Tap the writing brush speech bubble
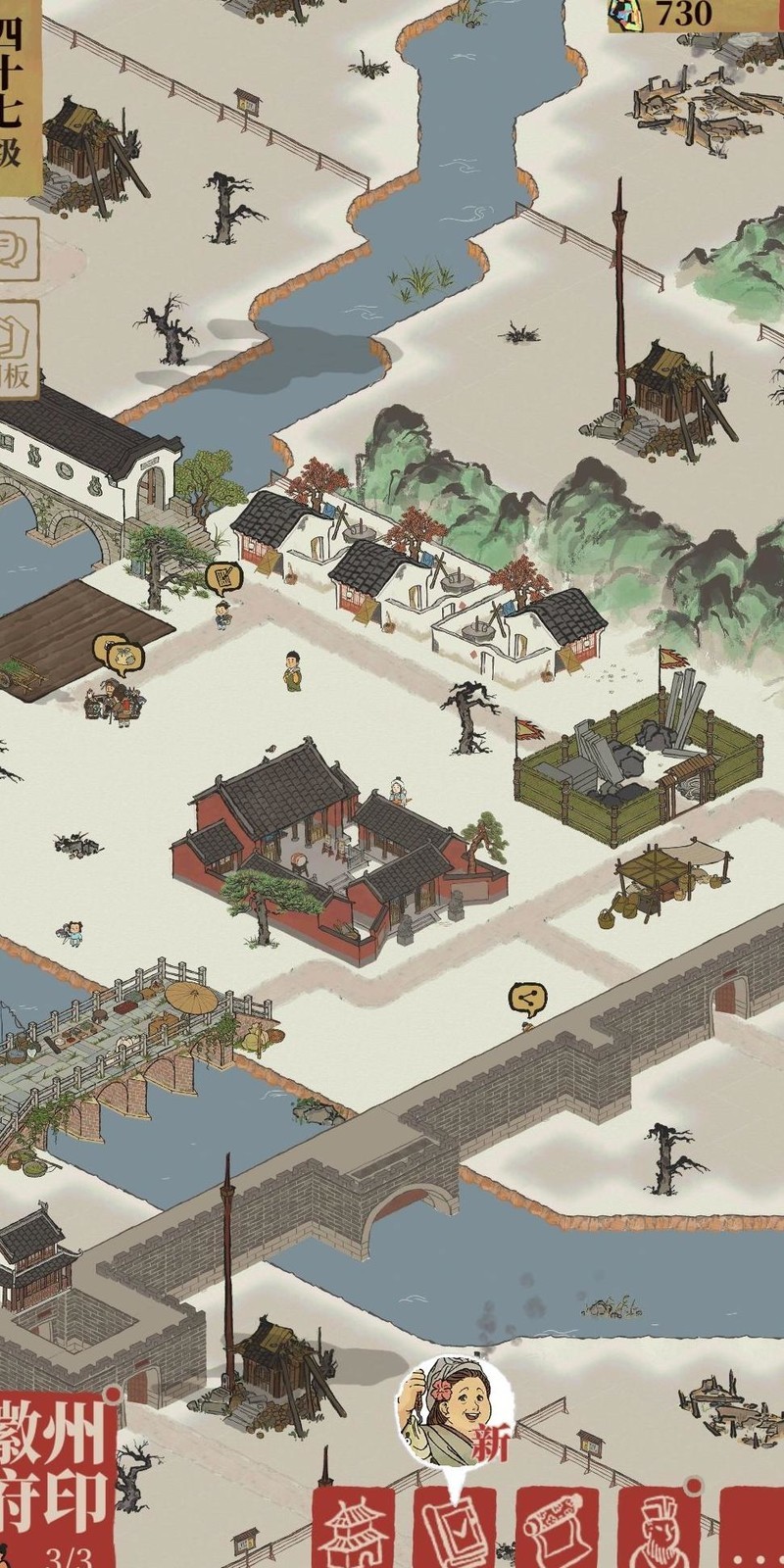 tap(224, 577)
